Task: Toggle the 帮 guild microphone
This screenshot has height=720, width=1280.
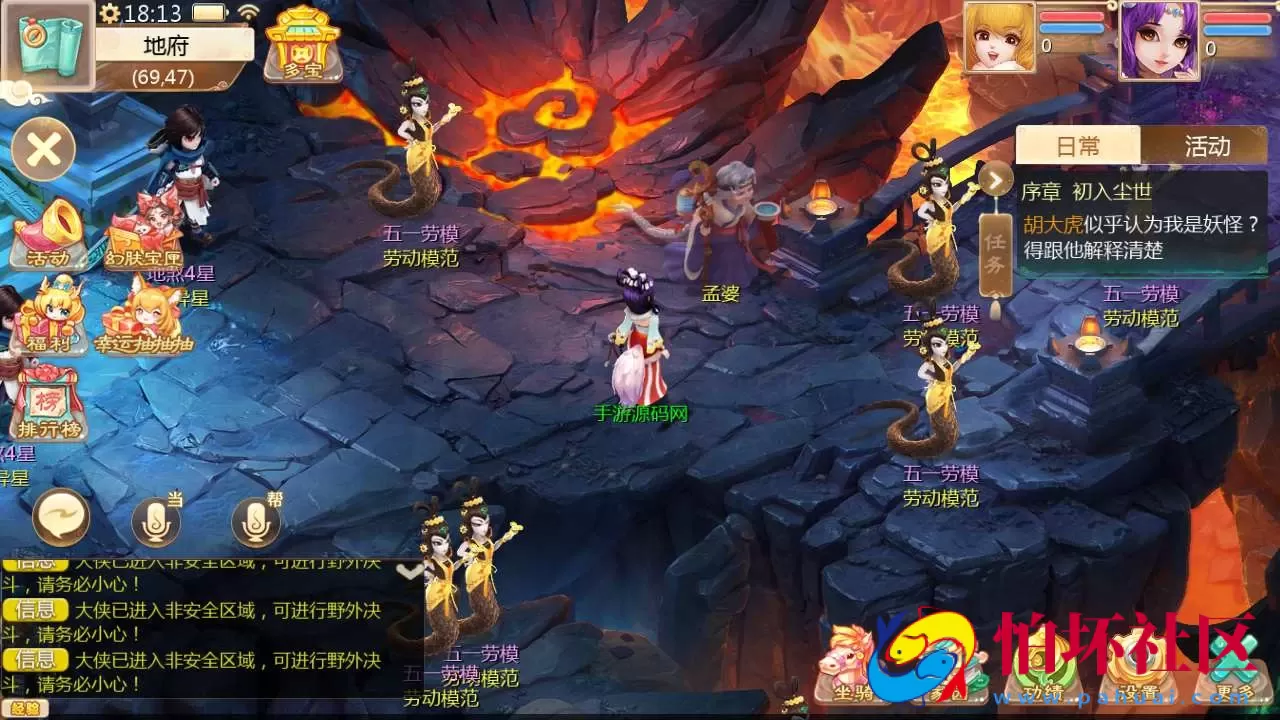Action: pyautogui.click(x=255, y=518)
